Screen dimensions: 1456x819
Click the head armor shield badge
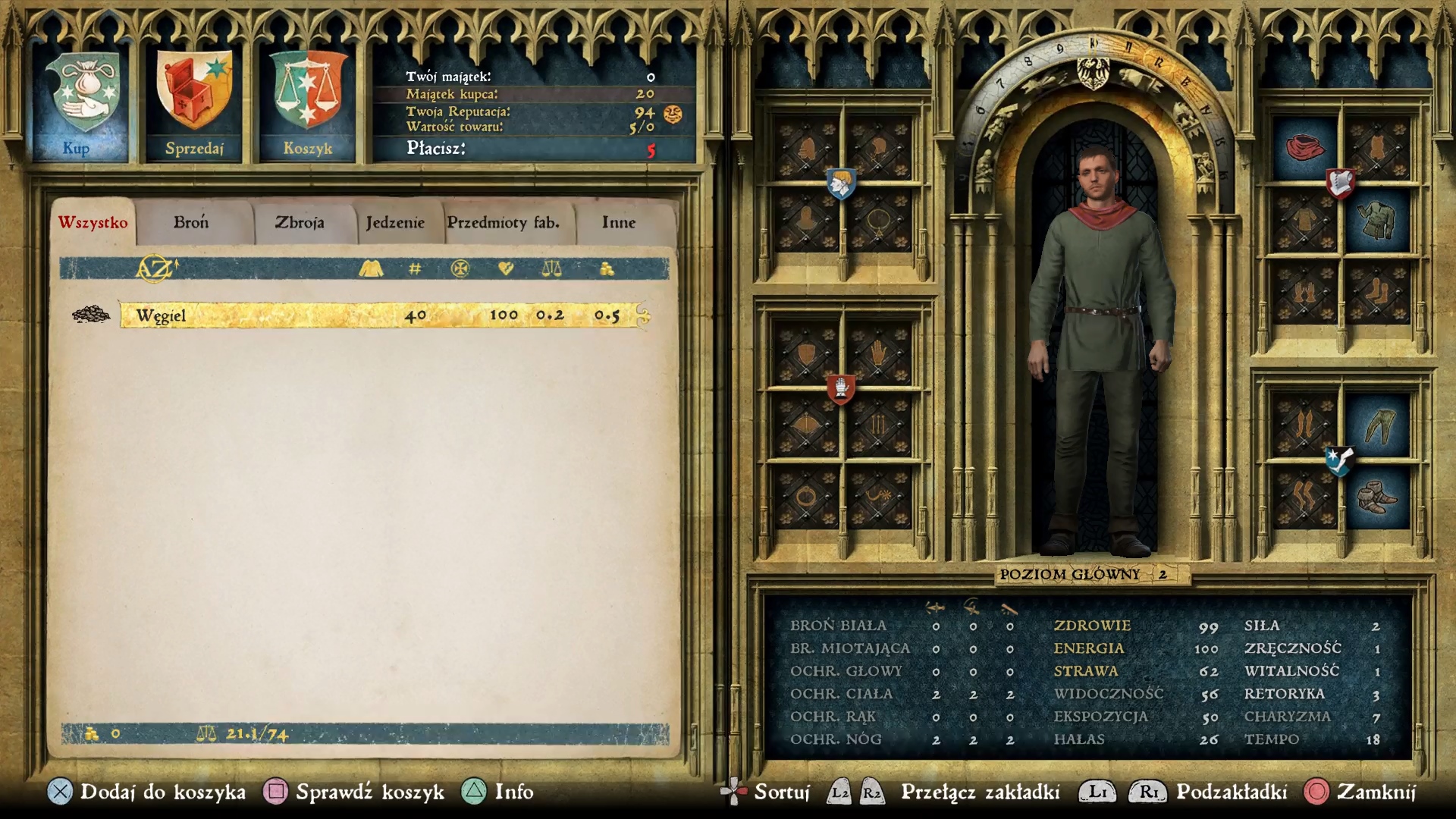point(840,184)
